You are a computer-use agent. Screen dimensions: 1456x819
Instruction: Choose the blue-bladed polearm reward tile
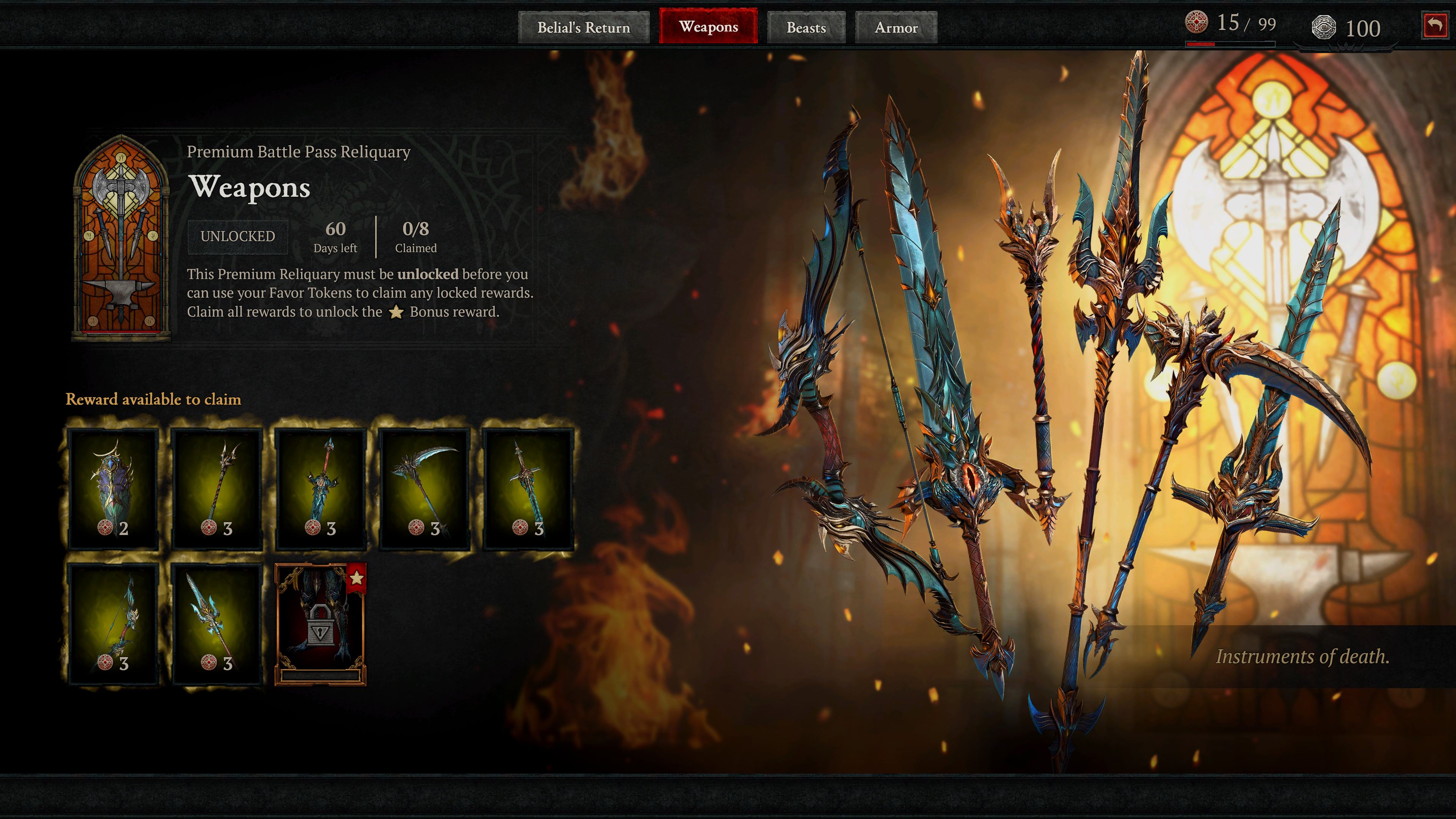click(x=217, y=623)
